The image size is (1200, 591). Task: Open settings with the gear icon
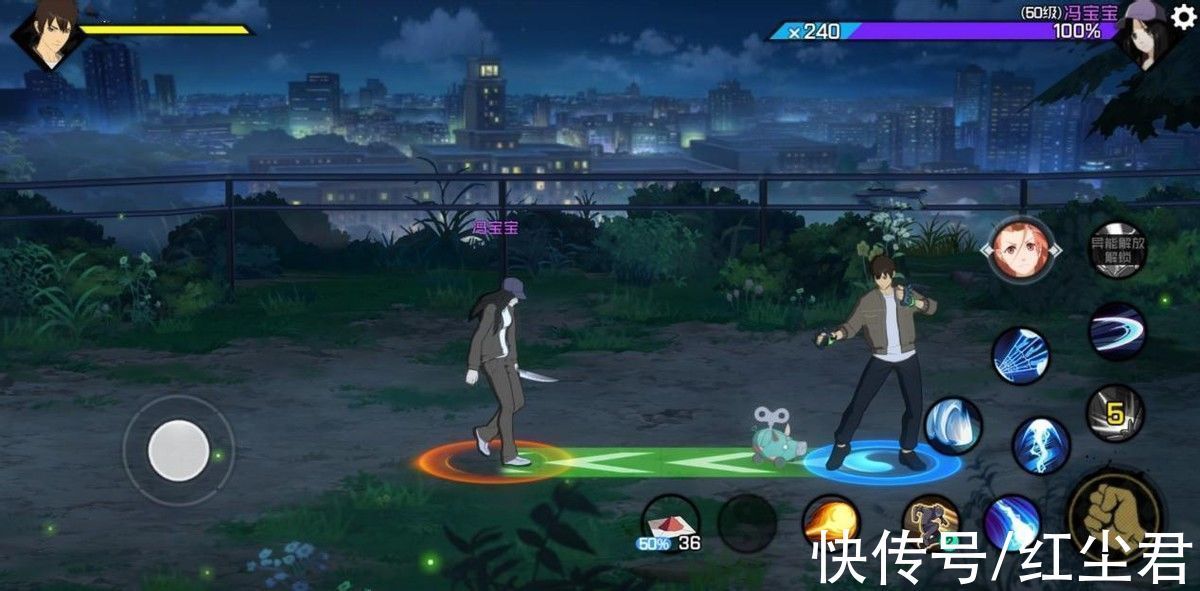tap(1183, 17)
